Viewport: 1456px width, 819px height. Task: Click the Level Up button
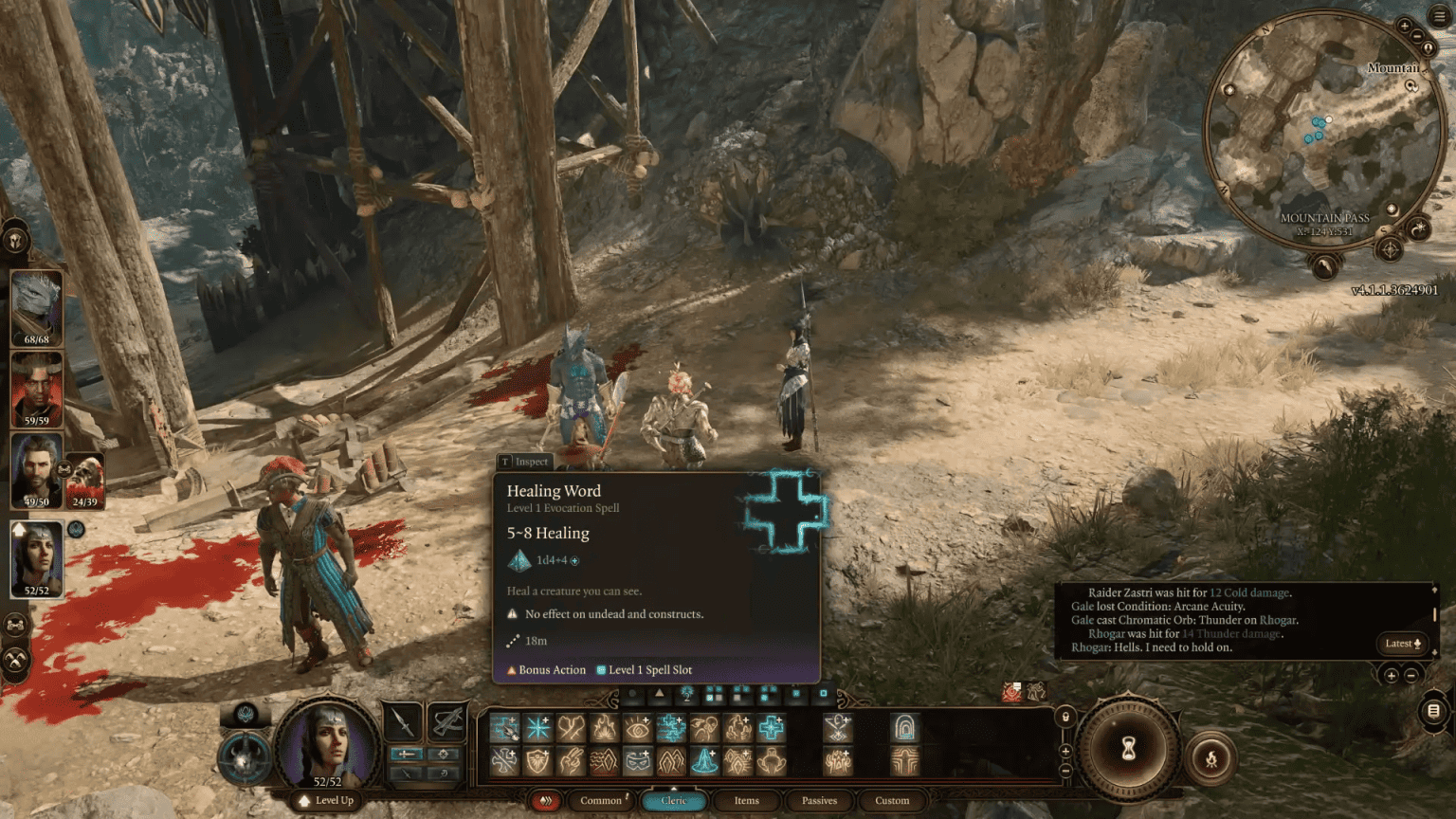click(328, 801)
